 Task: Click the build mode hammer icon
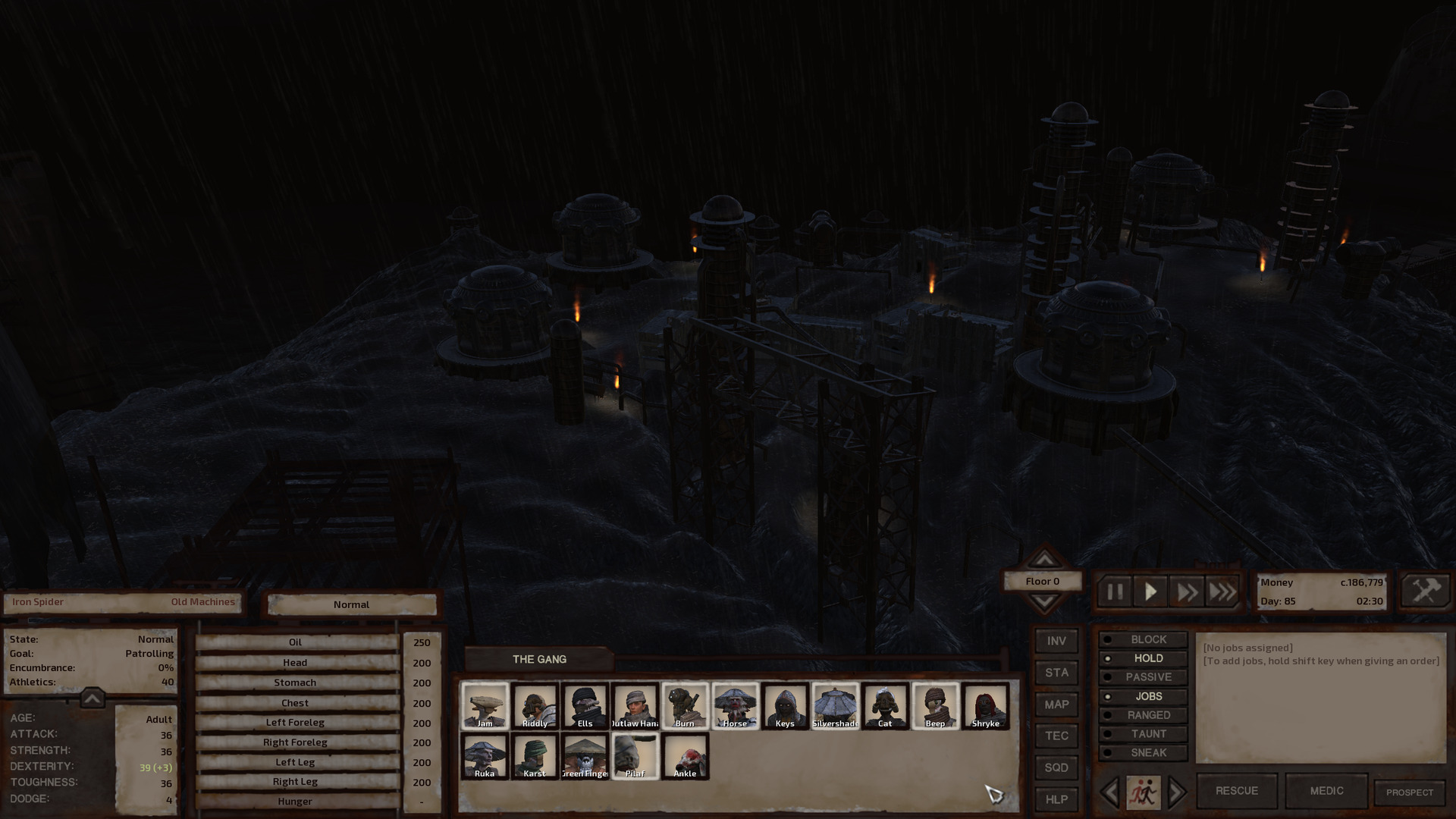coord(1424,589)
